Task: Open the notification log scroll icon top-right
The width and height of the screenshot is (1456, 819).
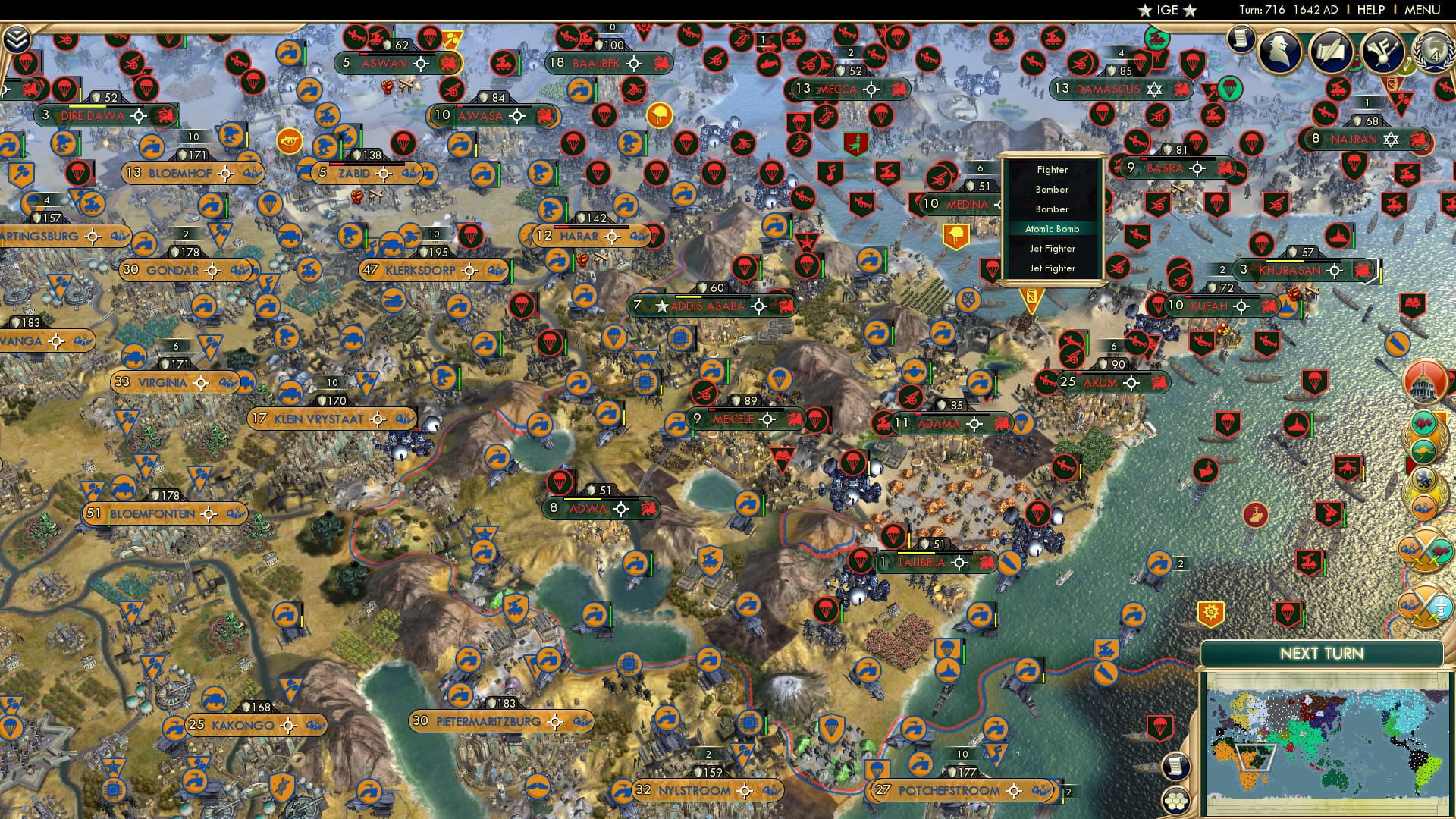Action: click(1241, 39)
